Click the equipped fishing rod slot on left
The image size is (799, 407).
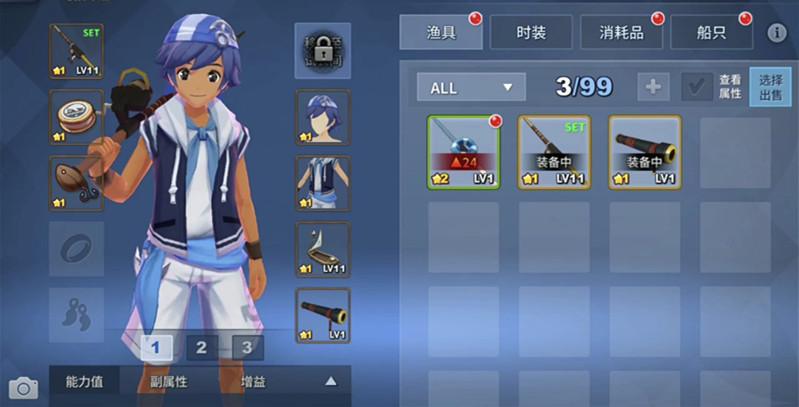point(76,51)
